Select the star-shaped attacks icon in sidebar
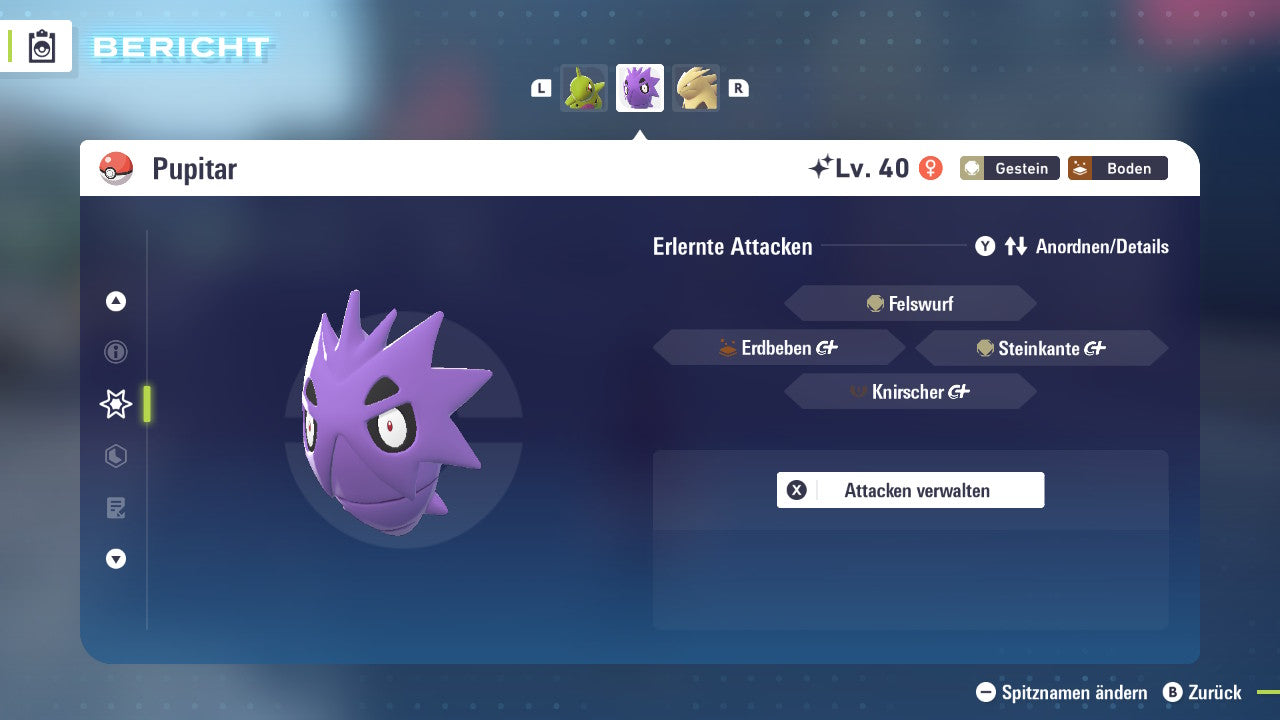This screenshot has height=720, width=1280. 116,404
